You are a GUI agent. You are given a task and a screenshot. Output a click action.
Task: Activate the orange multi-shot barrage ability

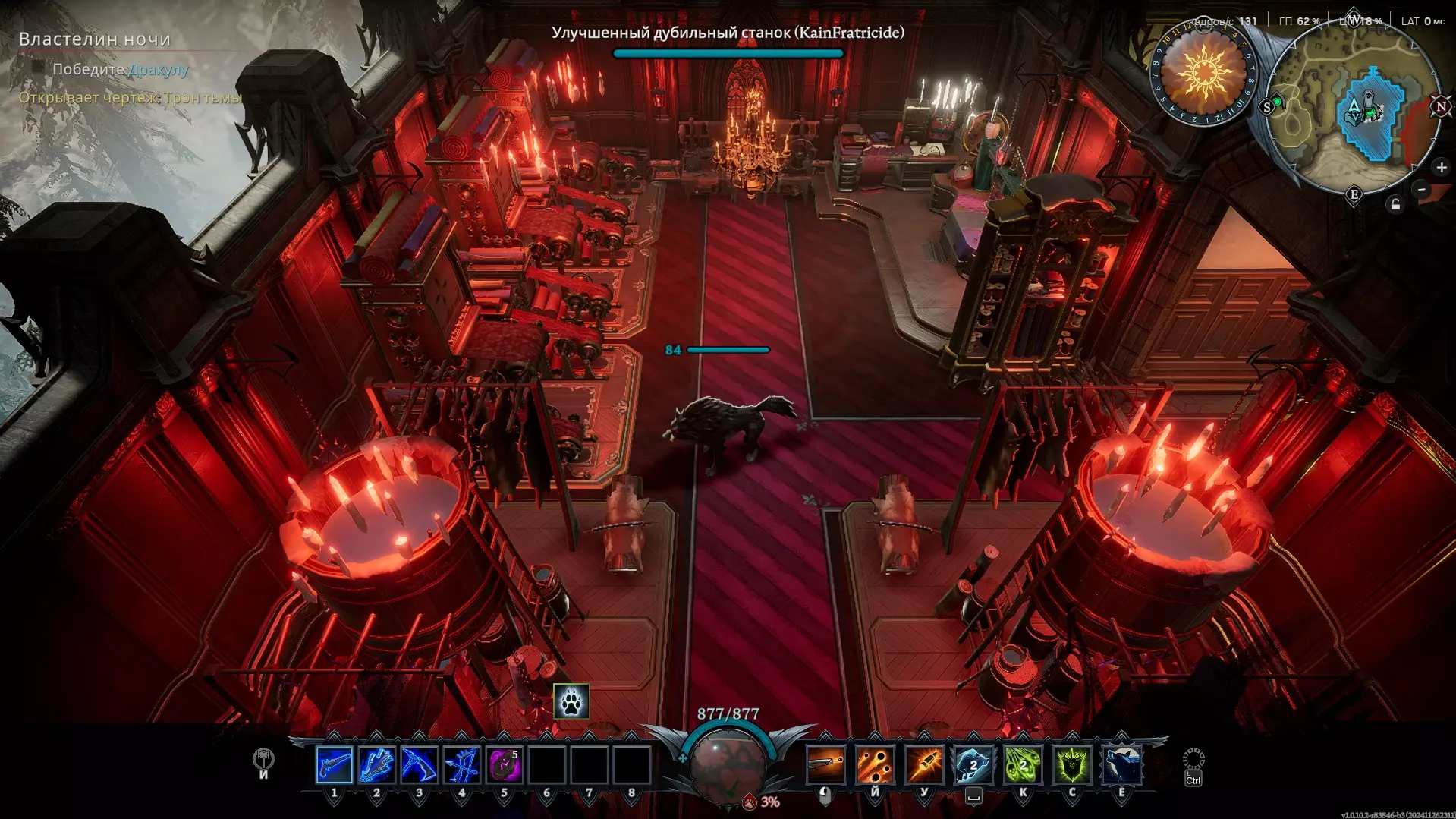point(875,764)
